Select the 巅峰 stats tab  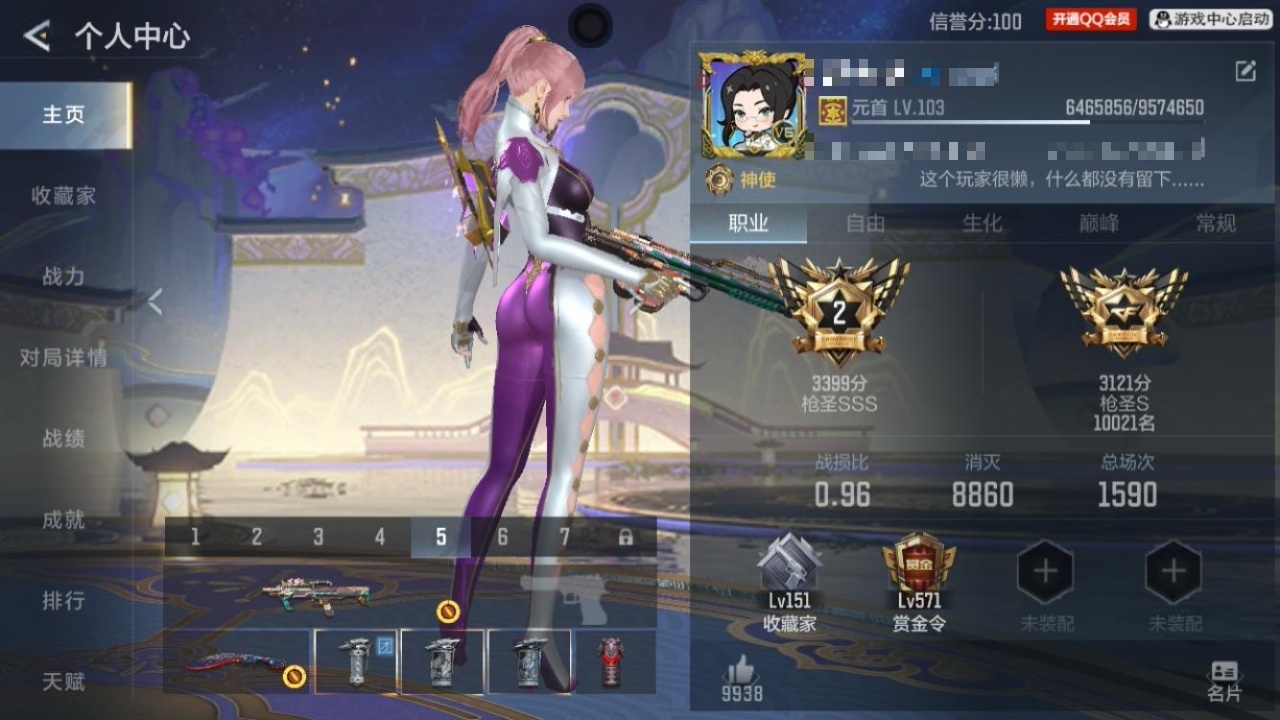[1099, 224]
